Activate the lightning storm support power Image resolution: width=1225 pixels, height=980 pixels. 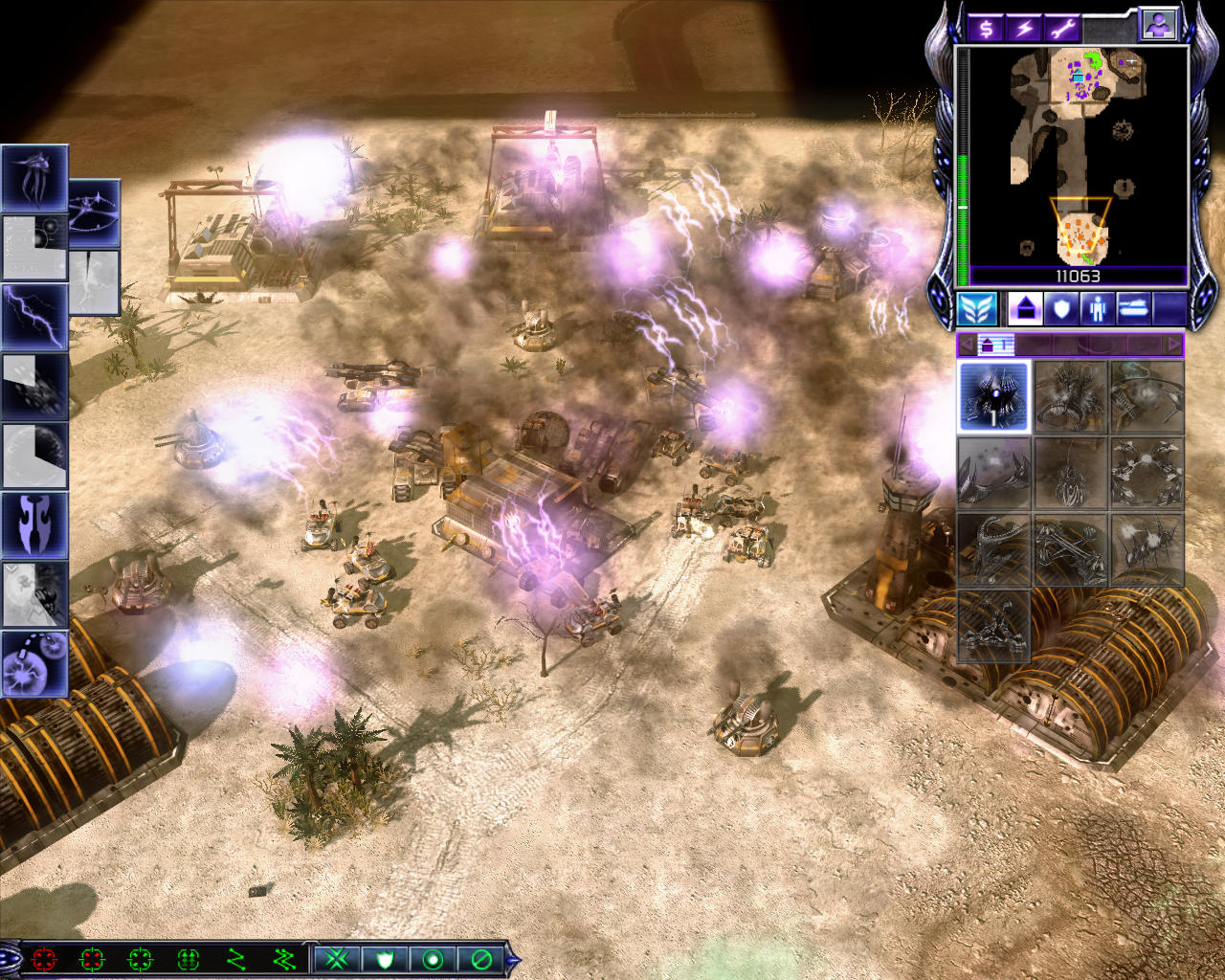tap(34, 317)
